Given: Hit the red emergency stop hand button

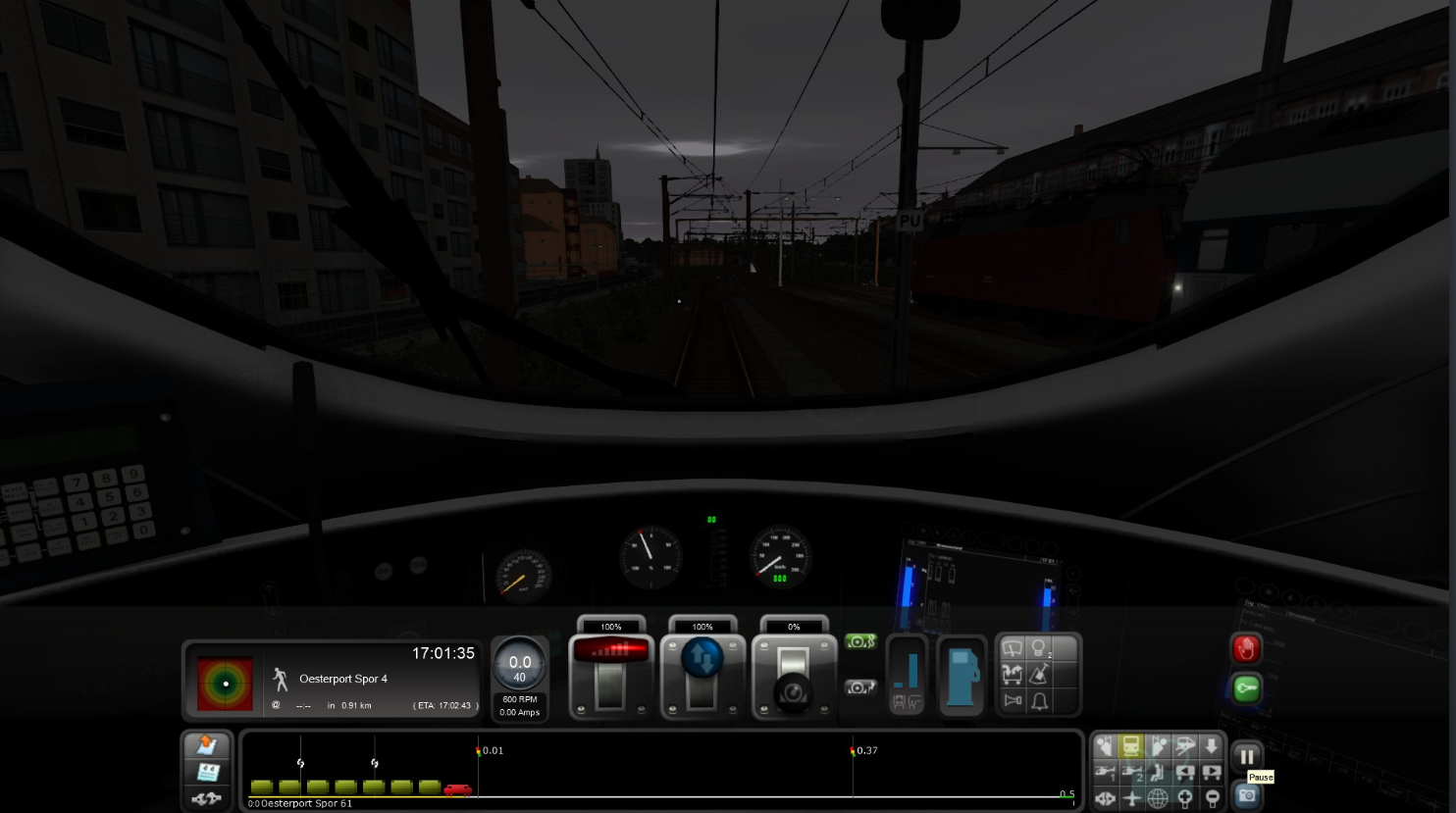Looking at the screenshot, I should (x=1246, y=648).
